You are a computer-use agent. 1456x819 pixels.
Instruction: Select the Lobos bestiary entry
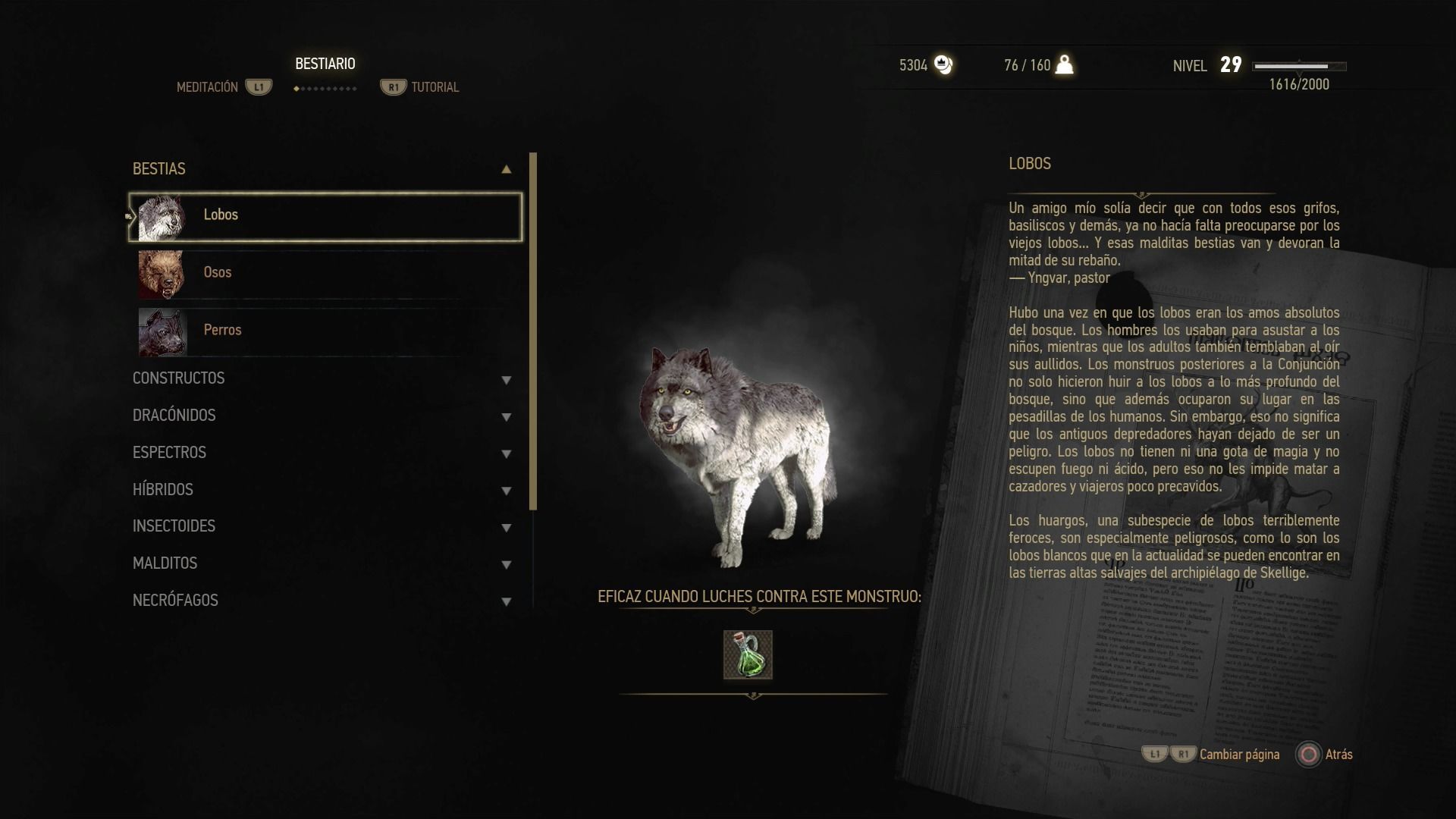click(325, 216)
